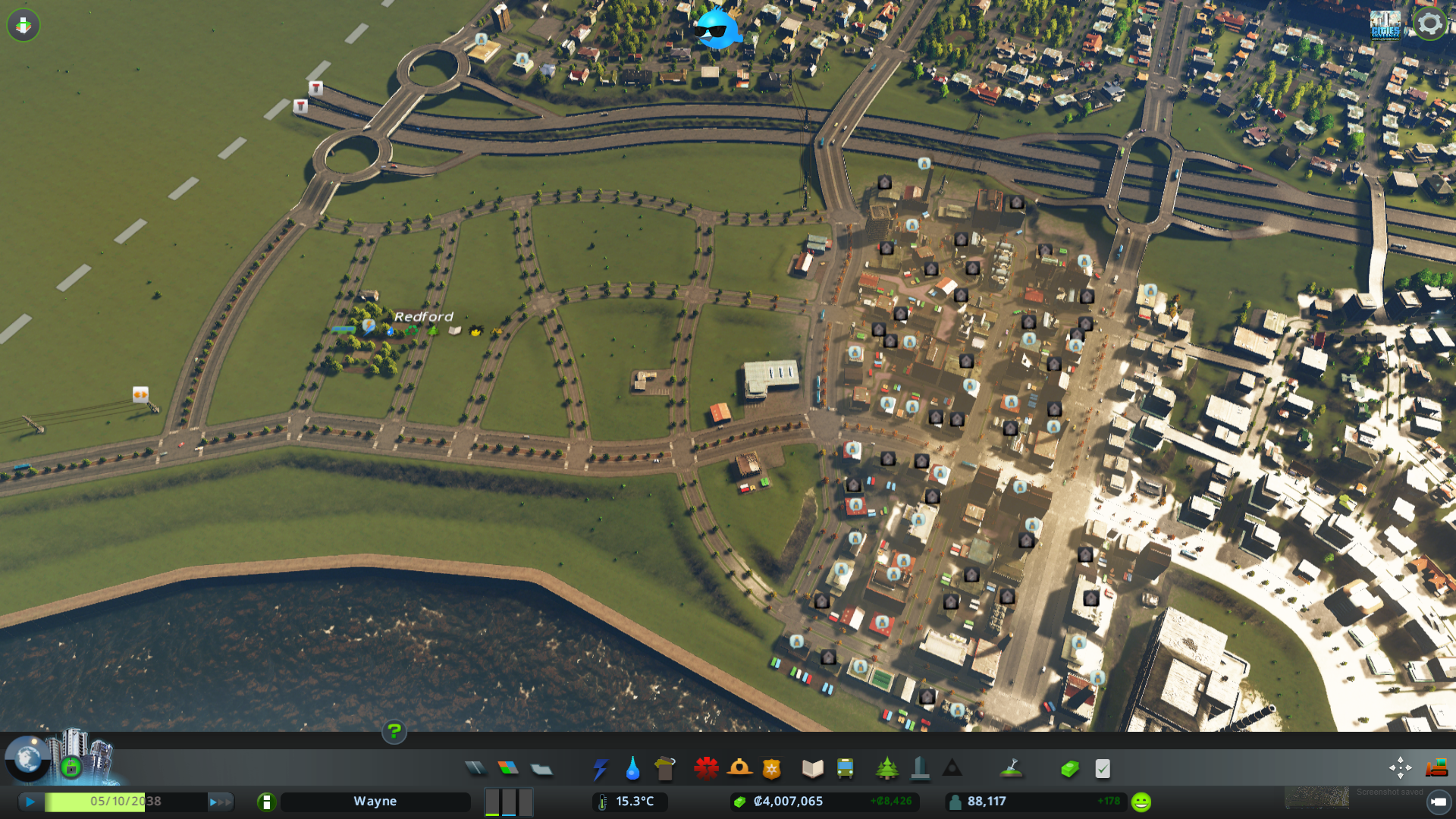Open Chirper by clicking the bird
Screen dimensions: 1456x819
[x=716, y=29]
